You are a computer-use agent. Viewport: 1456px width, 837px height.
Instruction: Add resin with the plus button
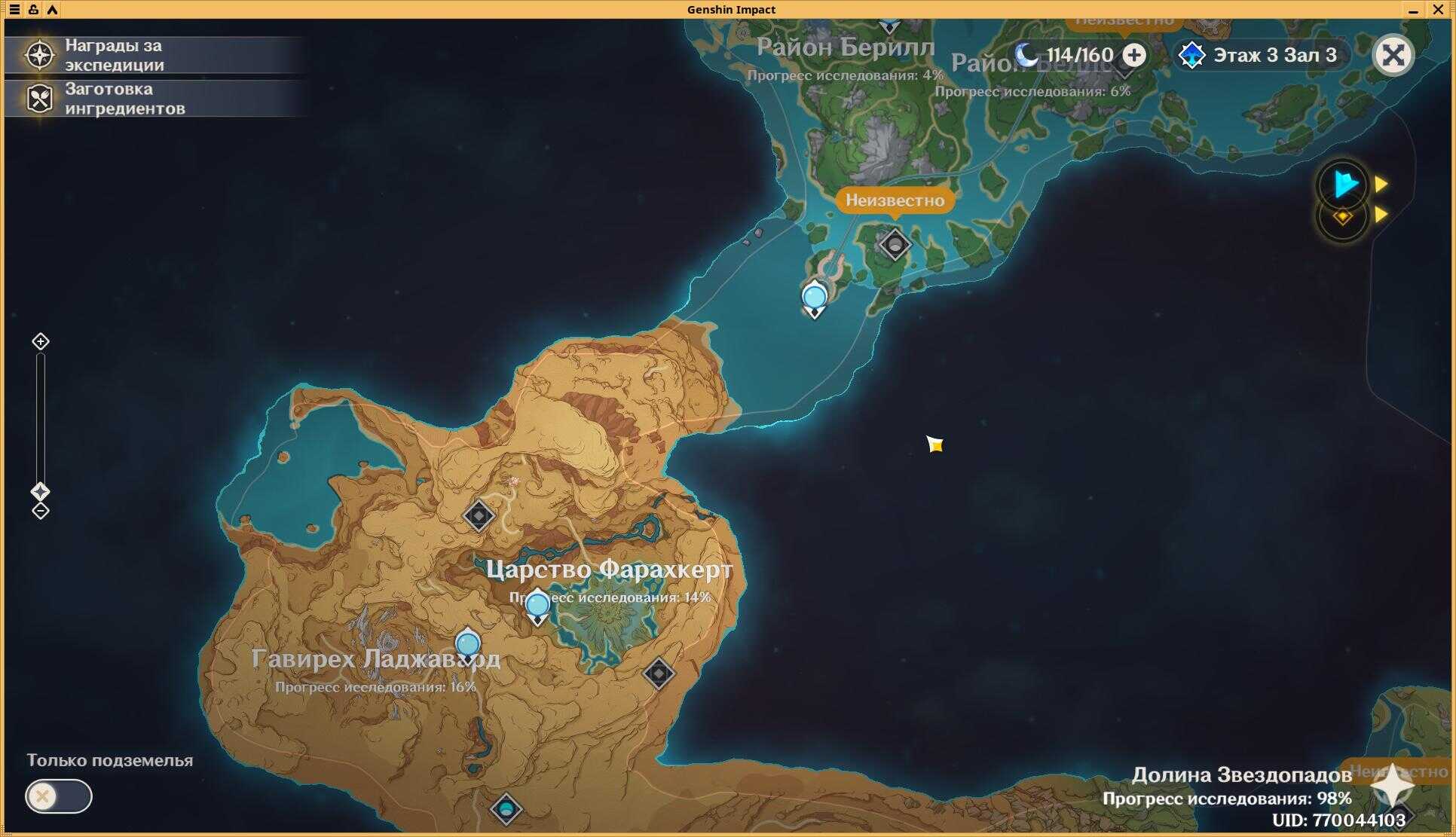click(1134, 55)
